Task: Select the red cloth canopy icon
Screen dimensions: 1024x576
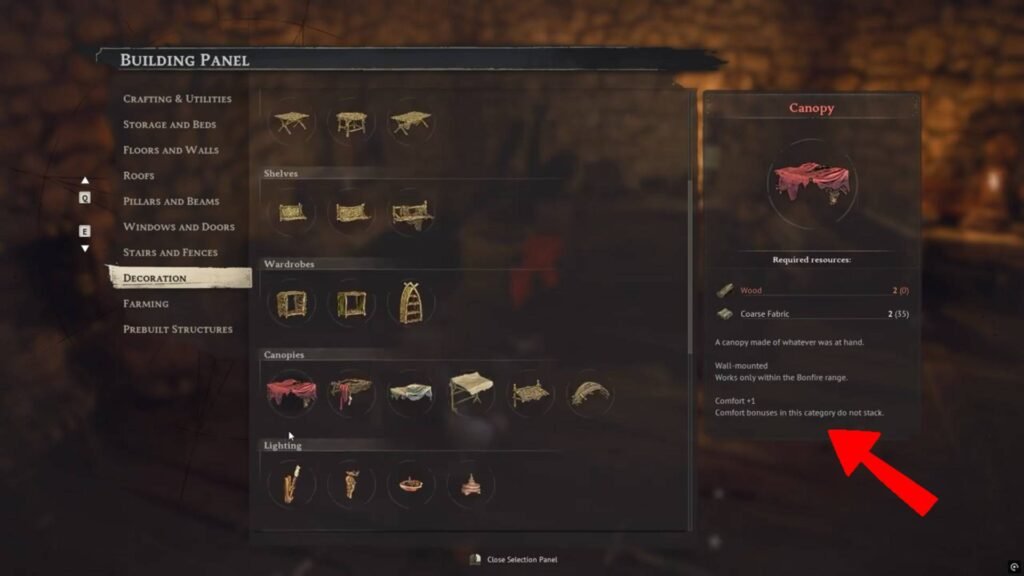Action: pos(292,393)
